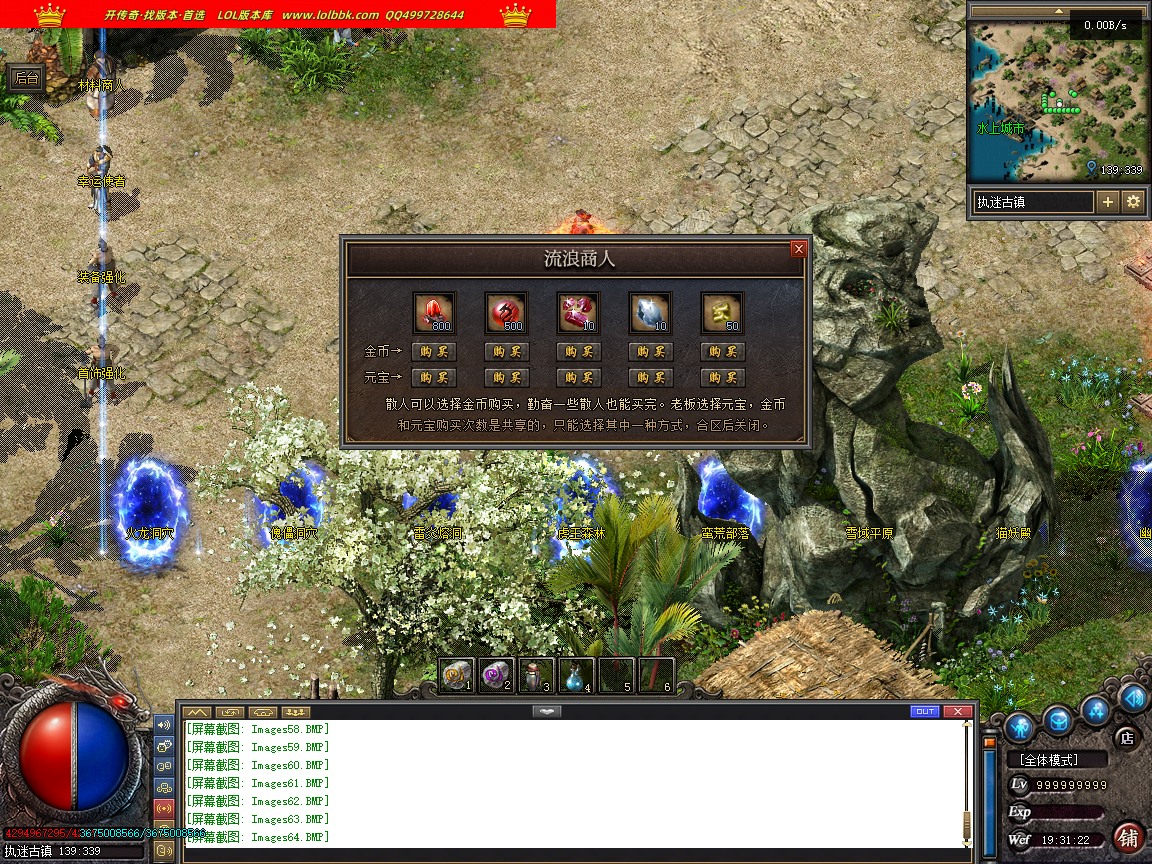This screenshot has width=1152, height=864.
Task: Buy the yellow gold item with gold (金币)
Action: 722,352
